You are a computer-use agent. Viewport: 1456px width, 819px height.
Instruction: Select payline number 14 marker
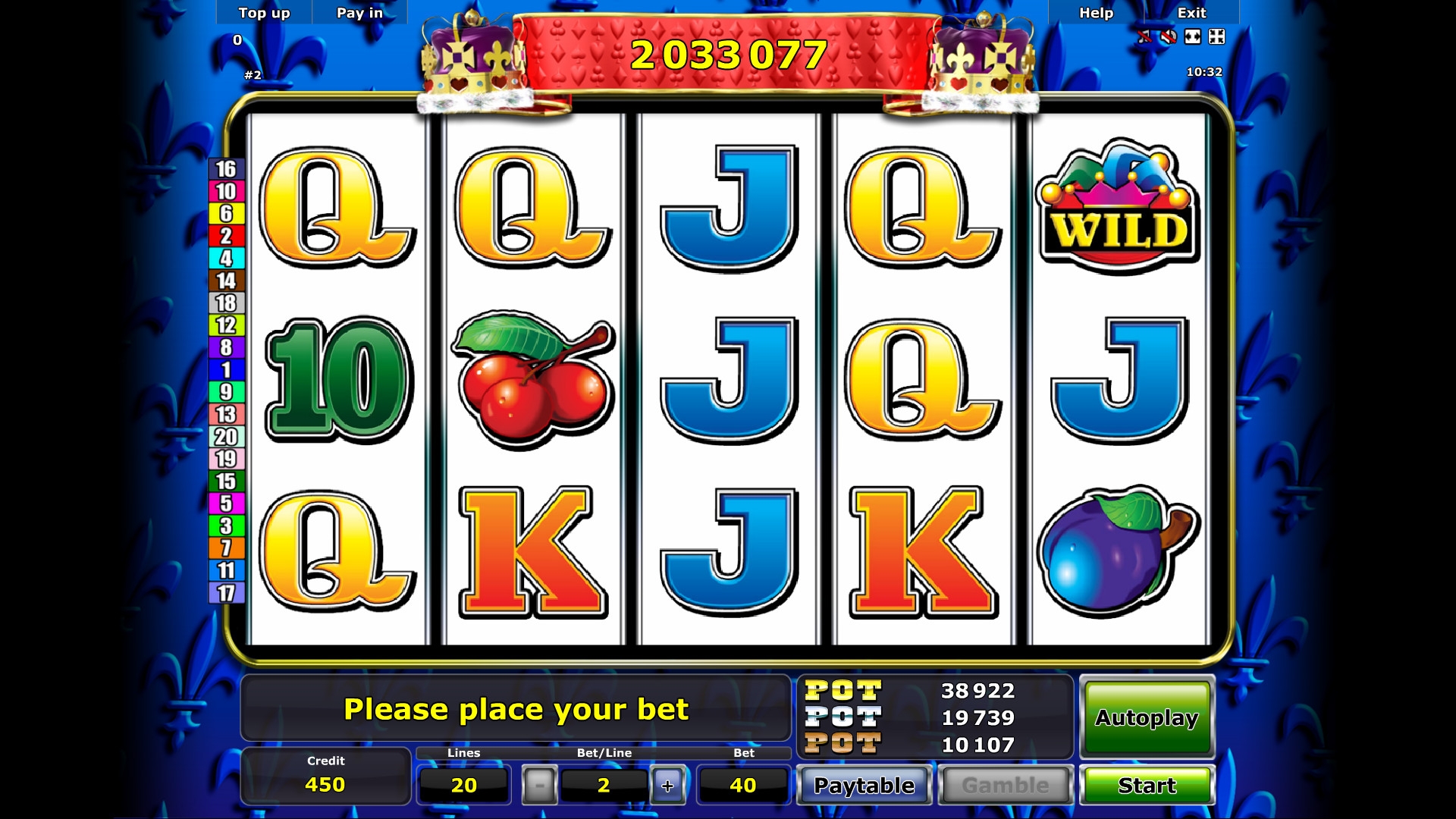(226, 281)
